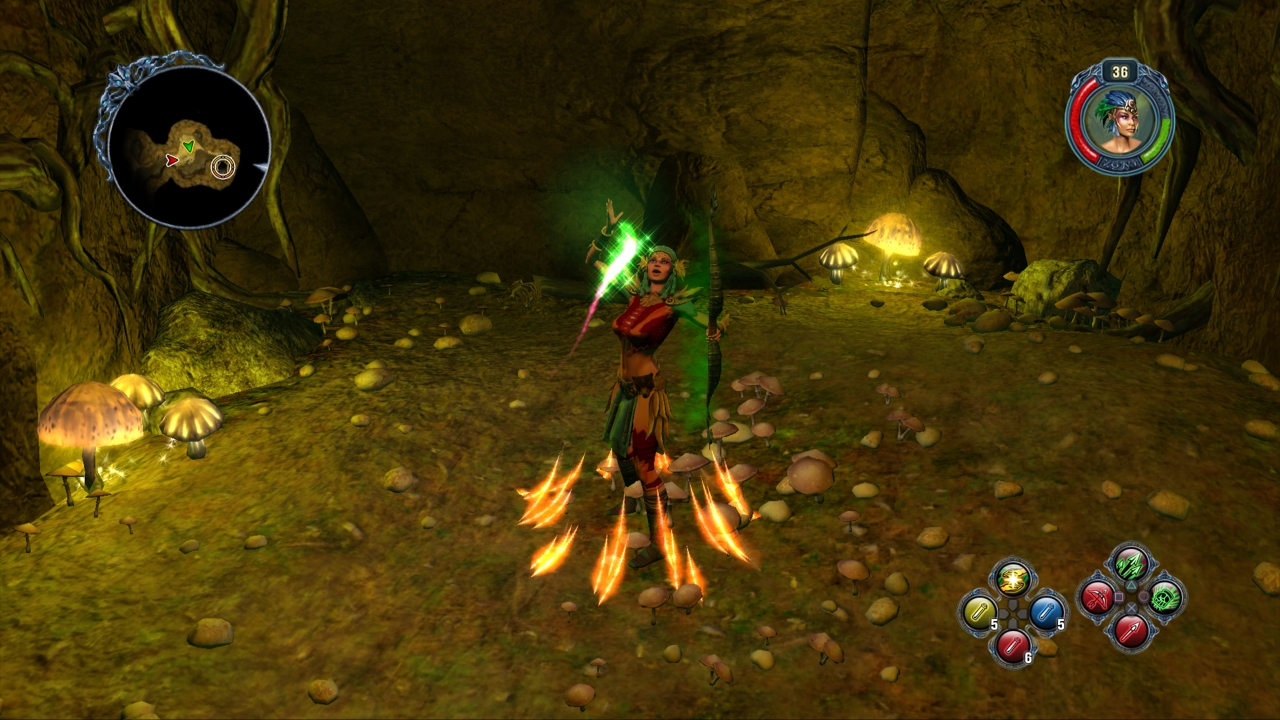Viewport: 1280px width, 720px height.
Task: Activate the glowing burst item slot
Action: click(x=1012, y=578)
